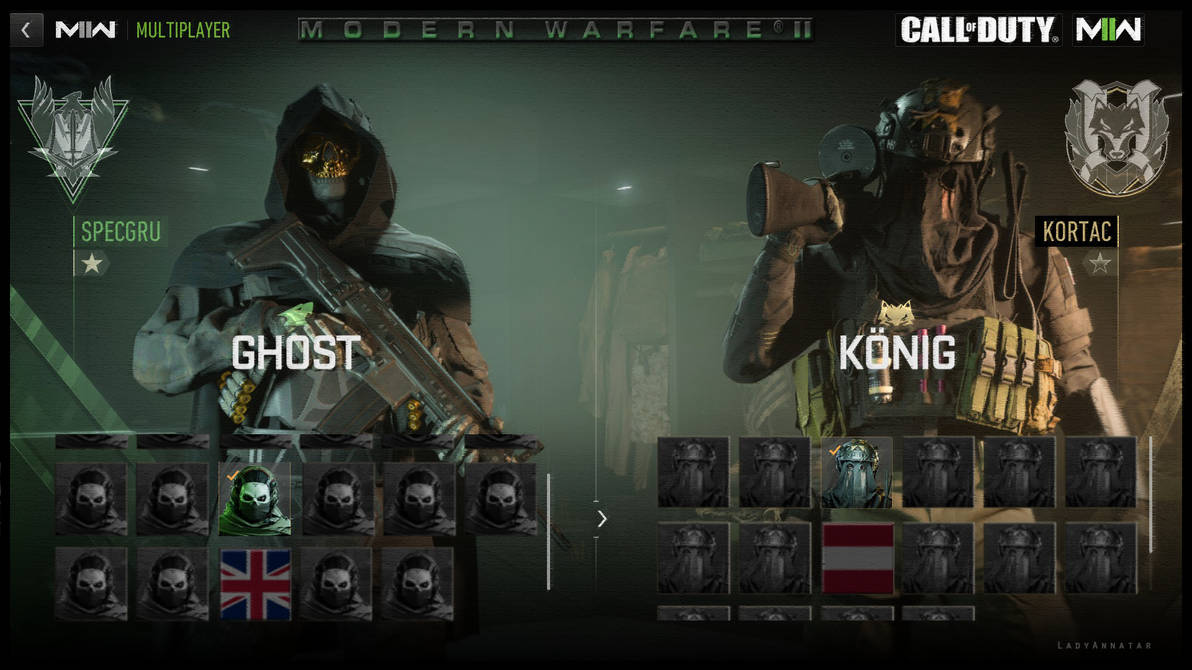Favorite SPECGRU using its star icon
This screenshot has height=670, width=1192.
(92, 264)
